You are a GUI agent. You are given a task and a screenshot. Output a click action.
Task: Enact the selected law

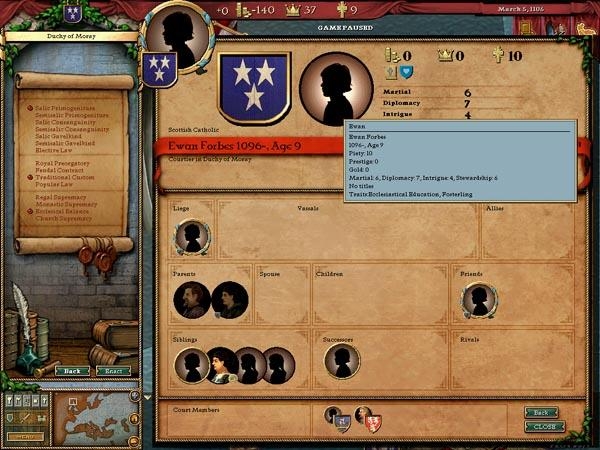(113, 370)
